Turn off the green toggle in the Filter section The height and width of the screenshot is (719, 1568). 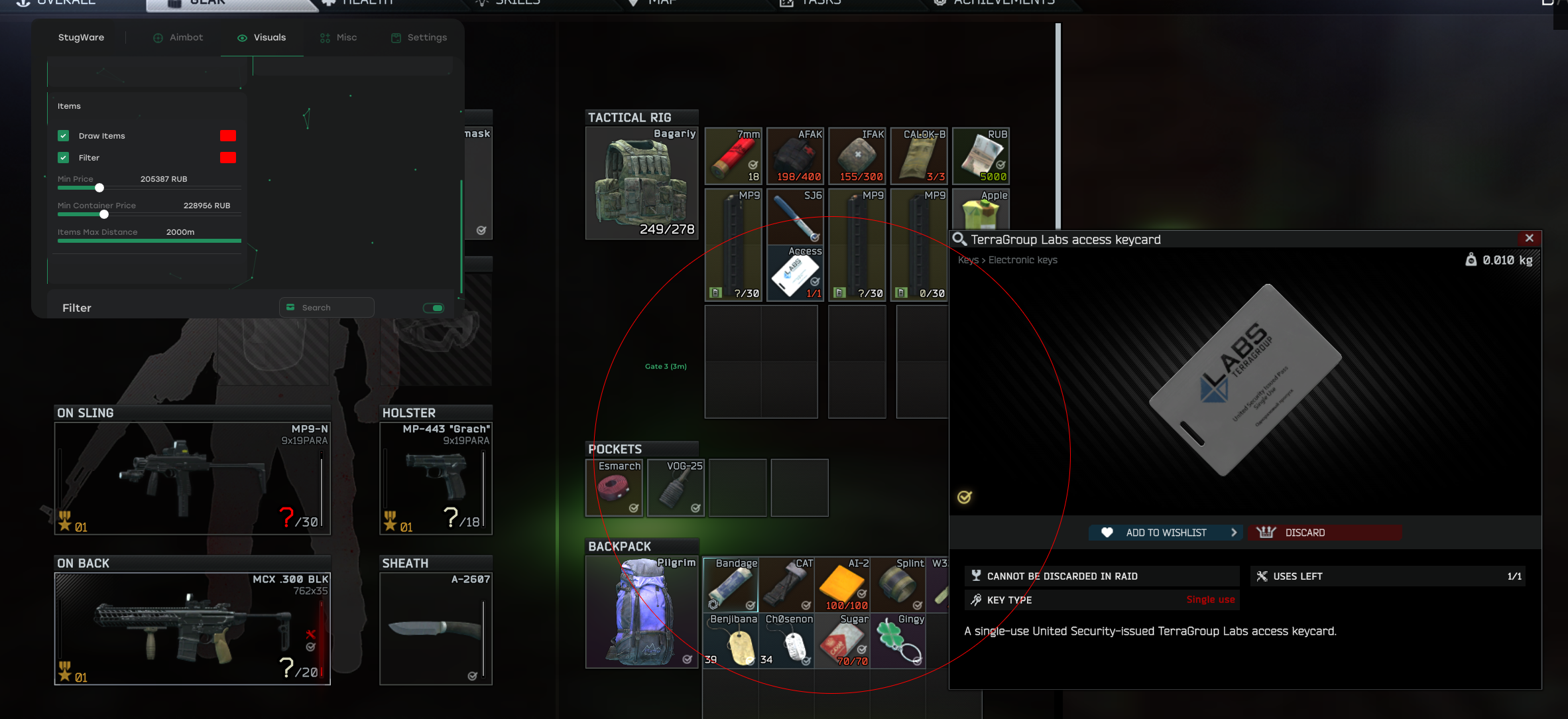point(433,307)
